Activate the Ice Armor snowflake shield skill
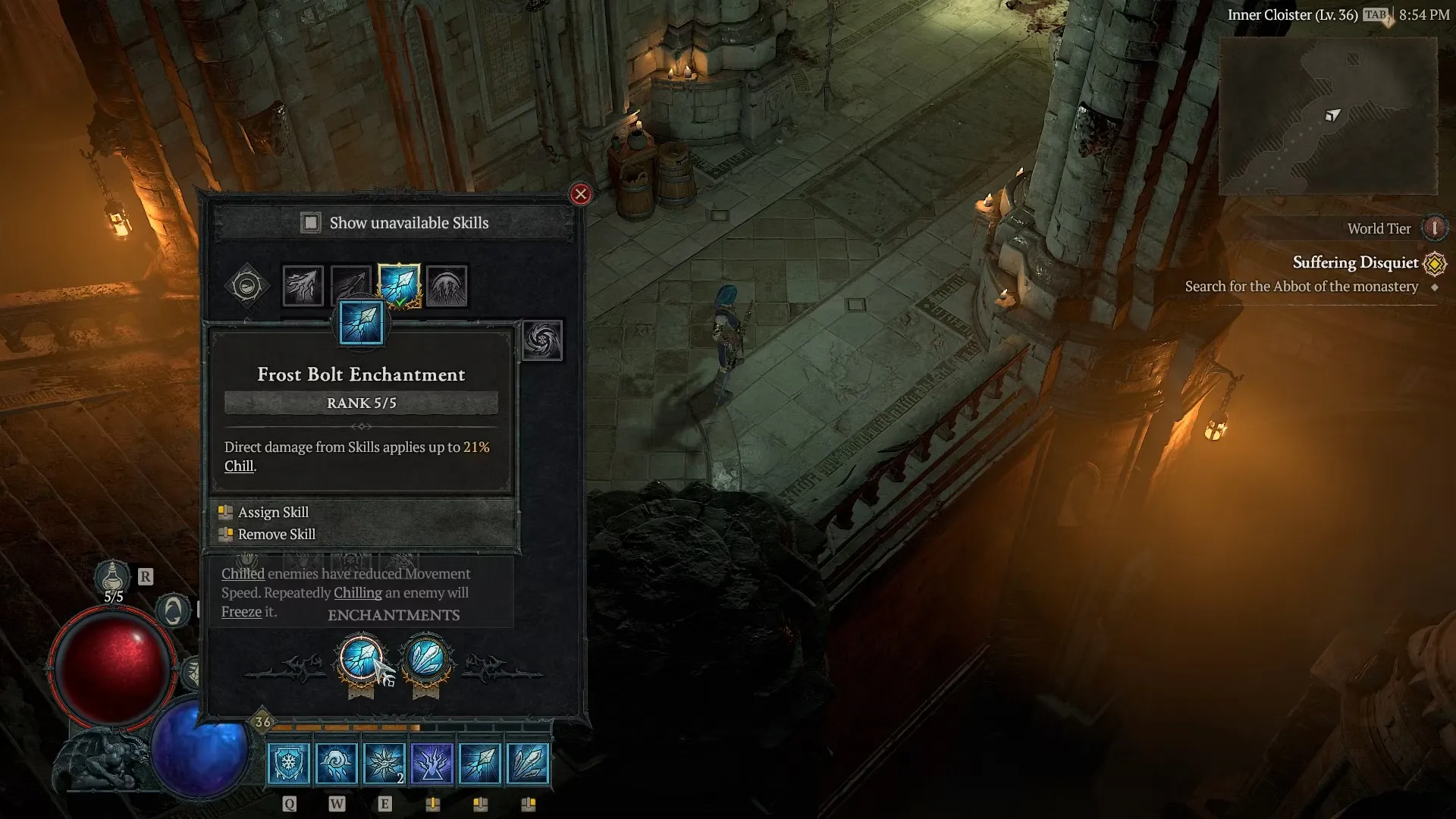 coord(289,762)
